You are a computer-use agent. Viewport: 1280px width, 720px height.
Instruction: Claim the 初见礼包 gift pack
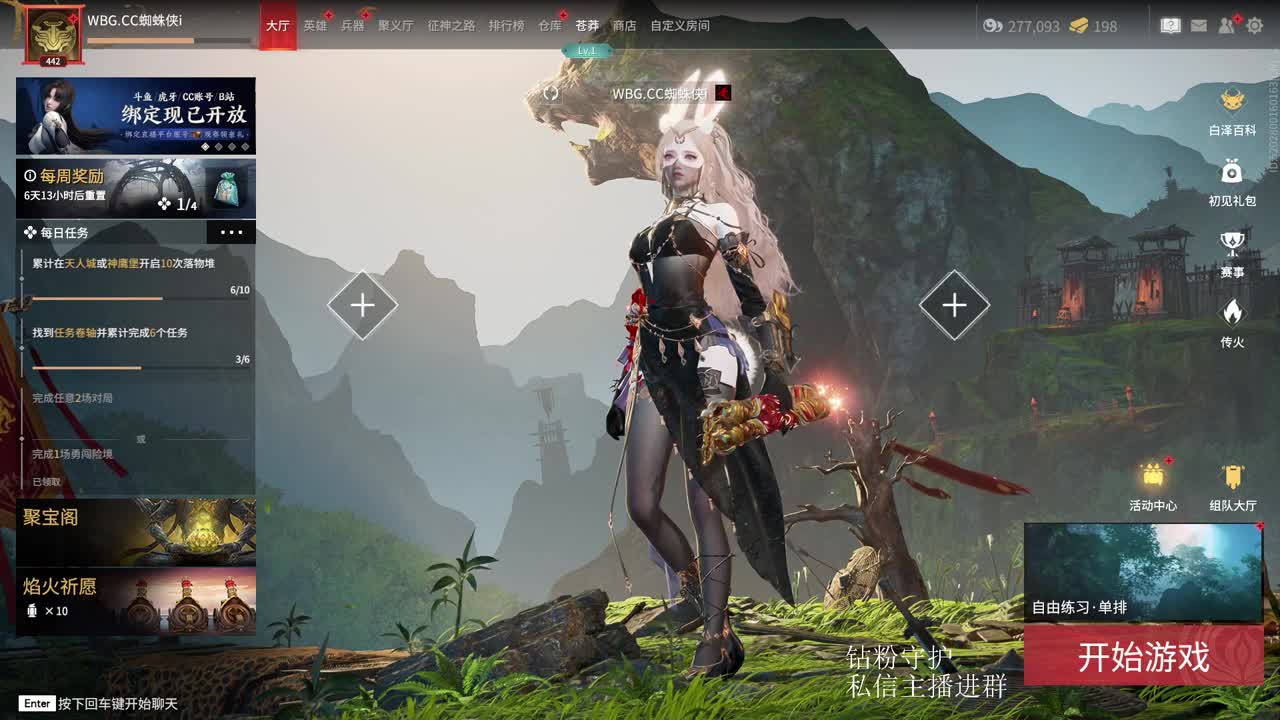coord(1232,180)
